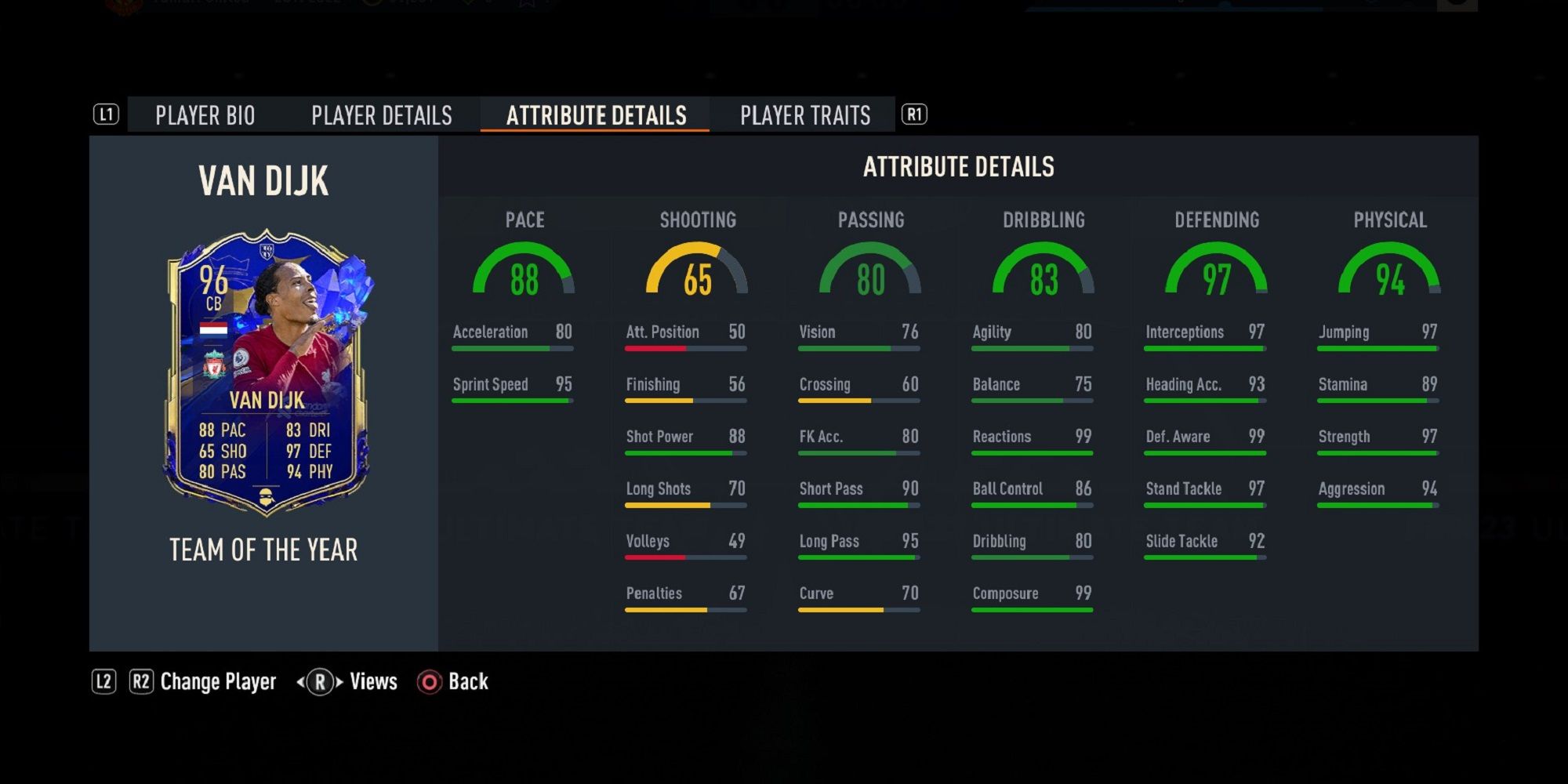
Task: Switch to the Player Bio tab
Action: tap(205, 115)
